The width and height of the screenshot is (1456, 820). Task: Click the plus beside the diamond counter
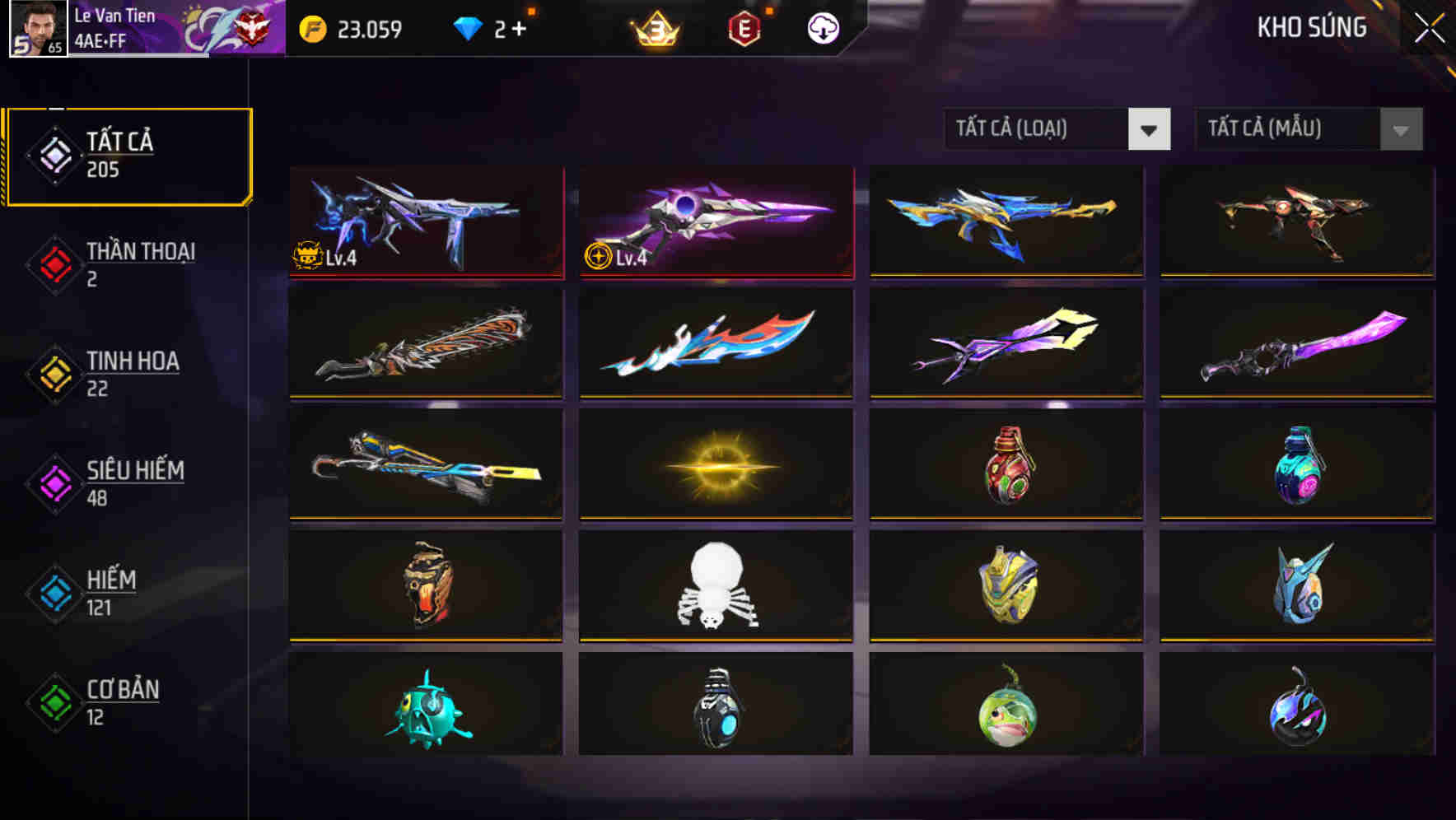point(519,27)
